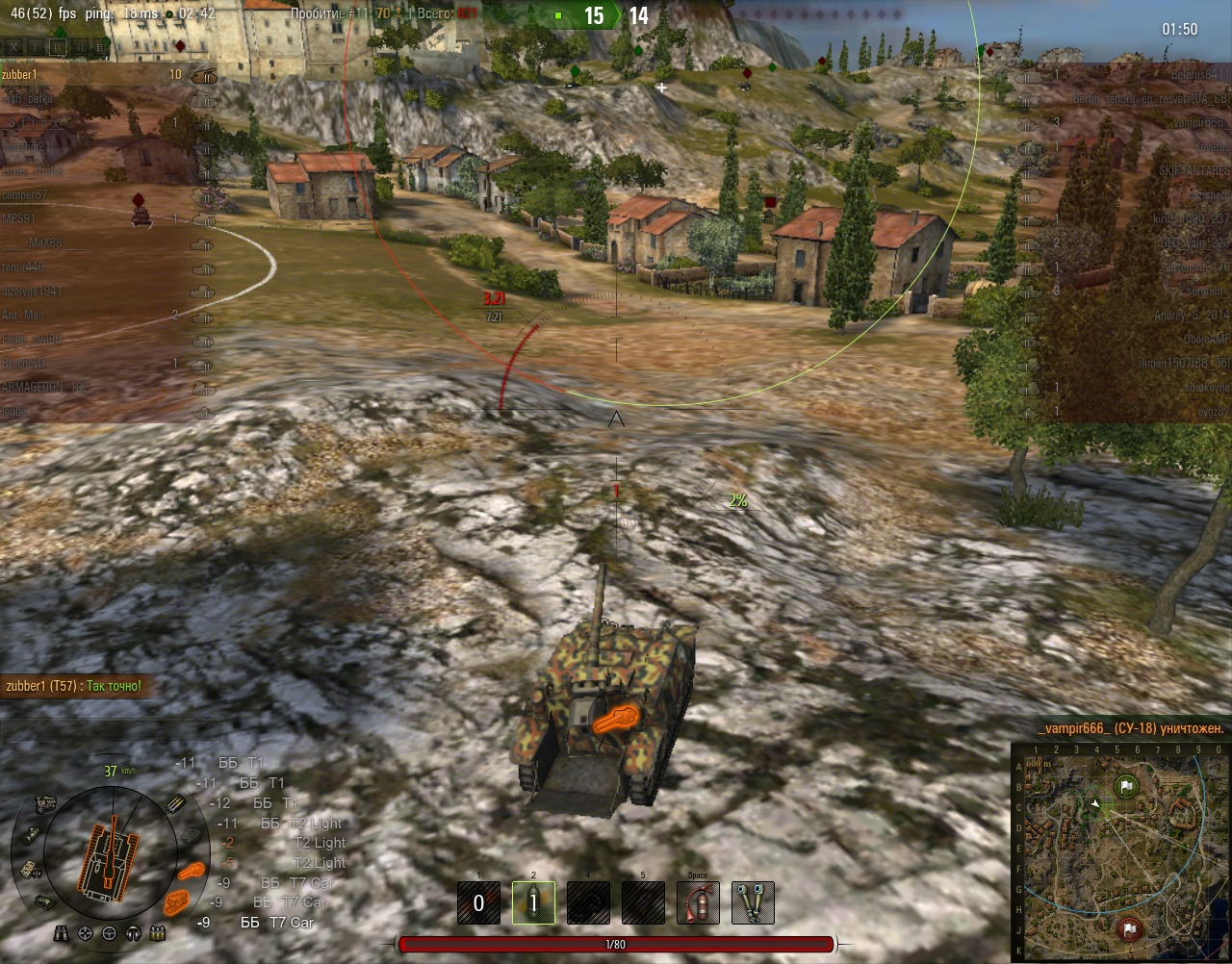Image resolution: width=1232 pixels, height=964 pixels.
Task: Click the crosshair gunner crew icon
Action: pyautogui.click(x=86, y=933)
